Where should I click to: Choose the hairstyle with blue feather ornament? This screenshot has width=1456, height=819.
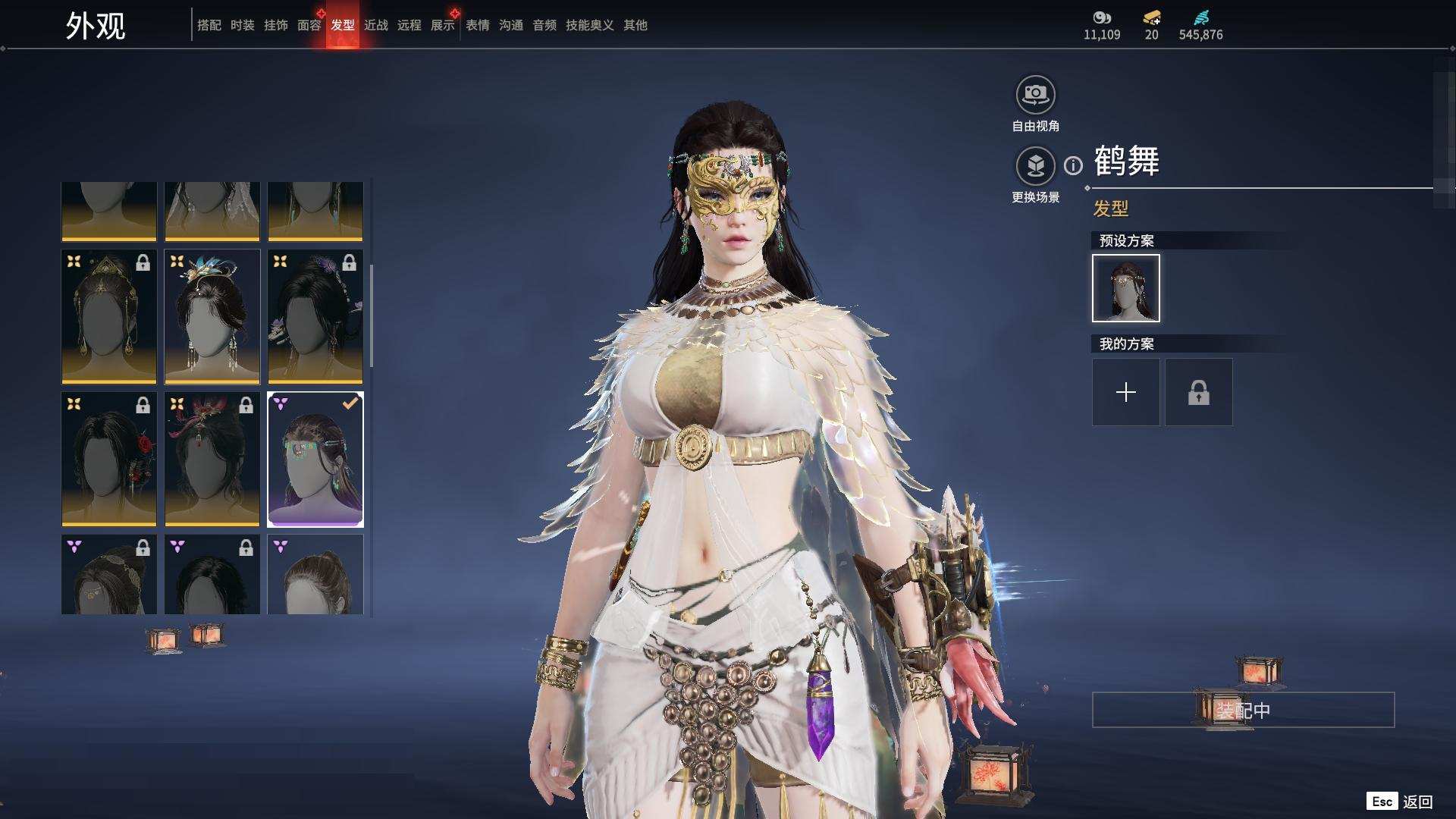[x=212, y=316]
